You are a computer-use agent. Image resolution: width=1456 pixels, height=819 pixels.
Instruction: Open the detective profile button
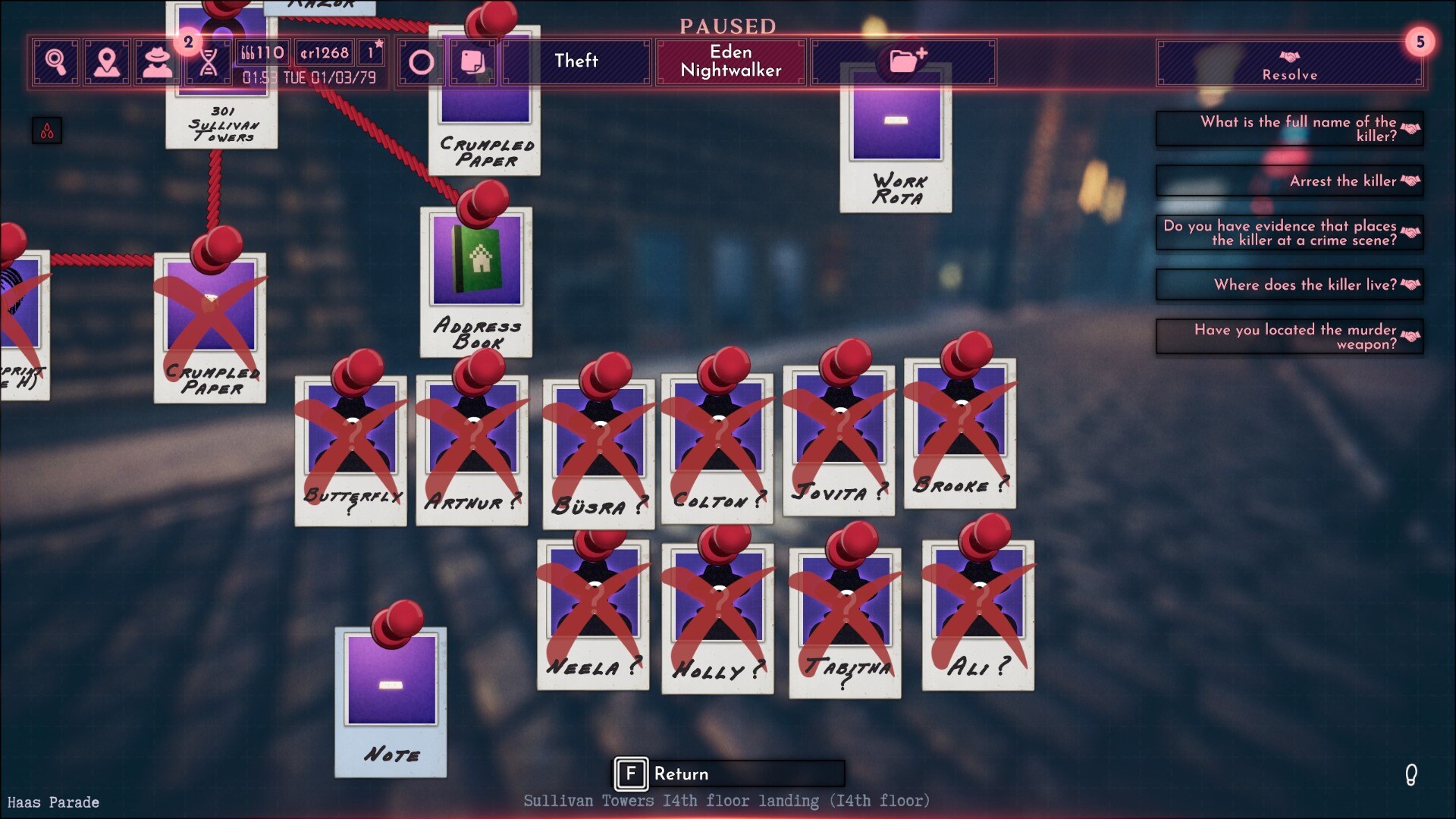157,61
